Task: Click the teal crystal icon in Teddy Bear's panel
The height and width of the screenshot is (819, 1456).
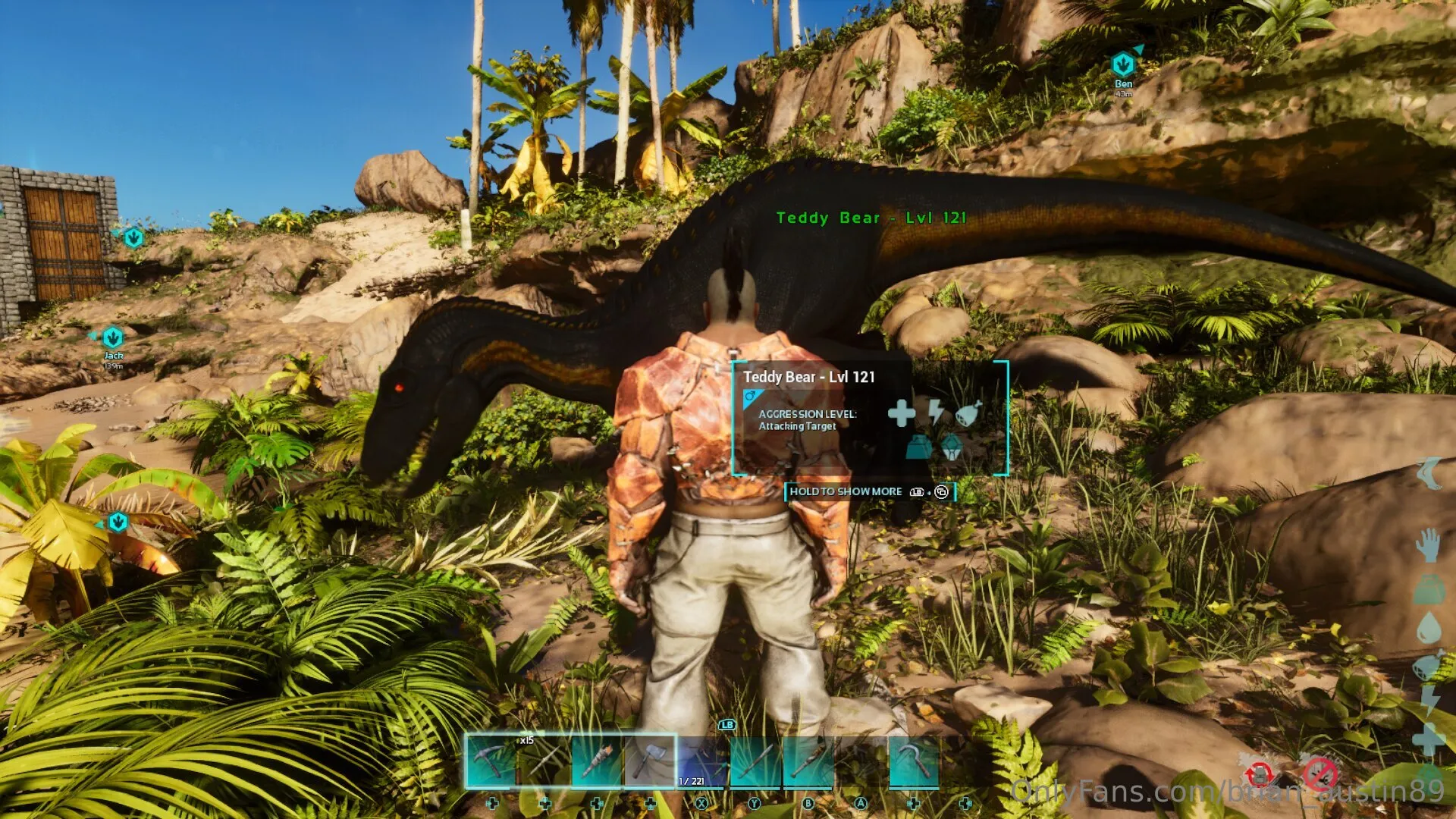Action: [951, 447]
